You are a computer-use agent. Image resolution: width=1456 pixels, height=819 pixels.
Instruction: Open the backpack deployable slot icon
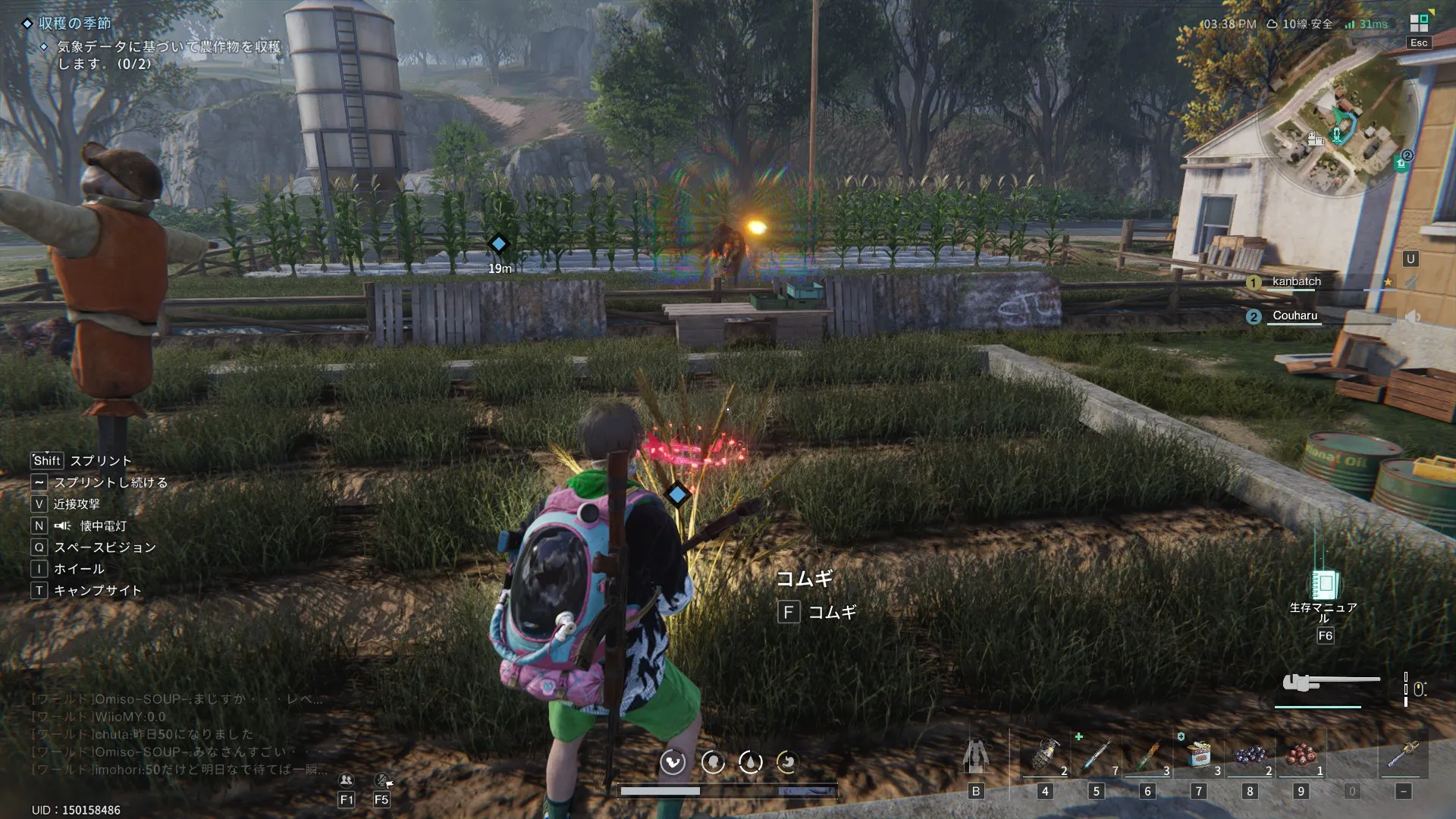[976, 755]
